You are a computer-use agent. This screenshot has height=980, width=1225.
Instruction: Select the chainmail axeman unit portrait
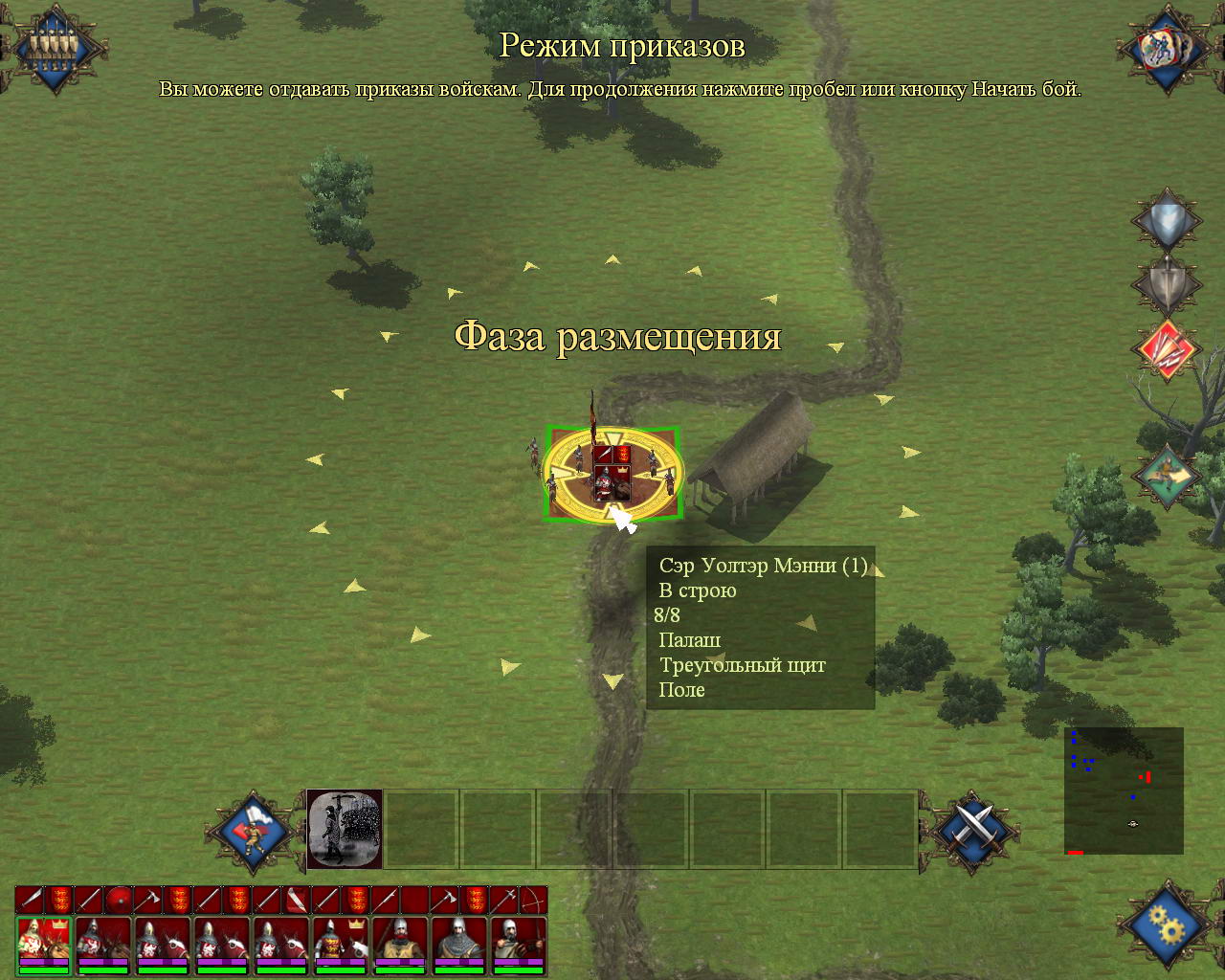459,945
